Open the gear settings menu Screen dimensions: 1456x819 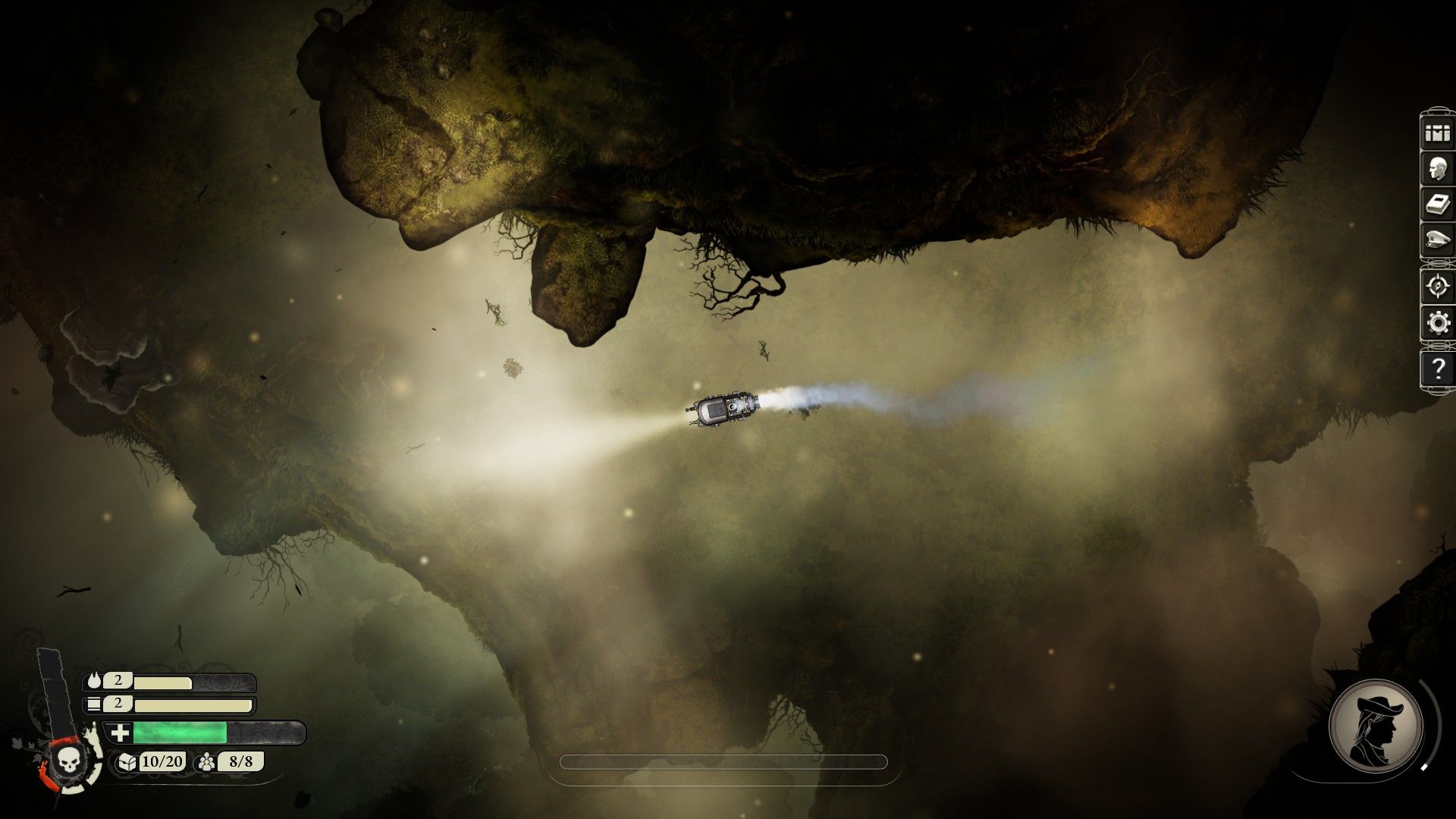(x=1437, y=324)
